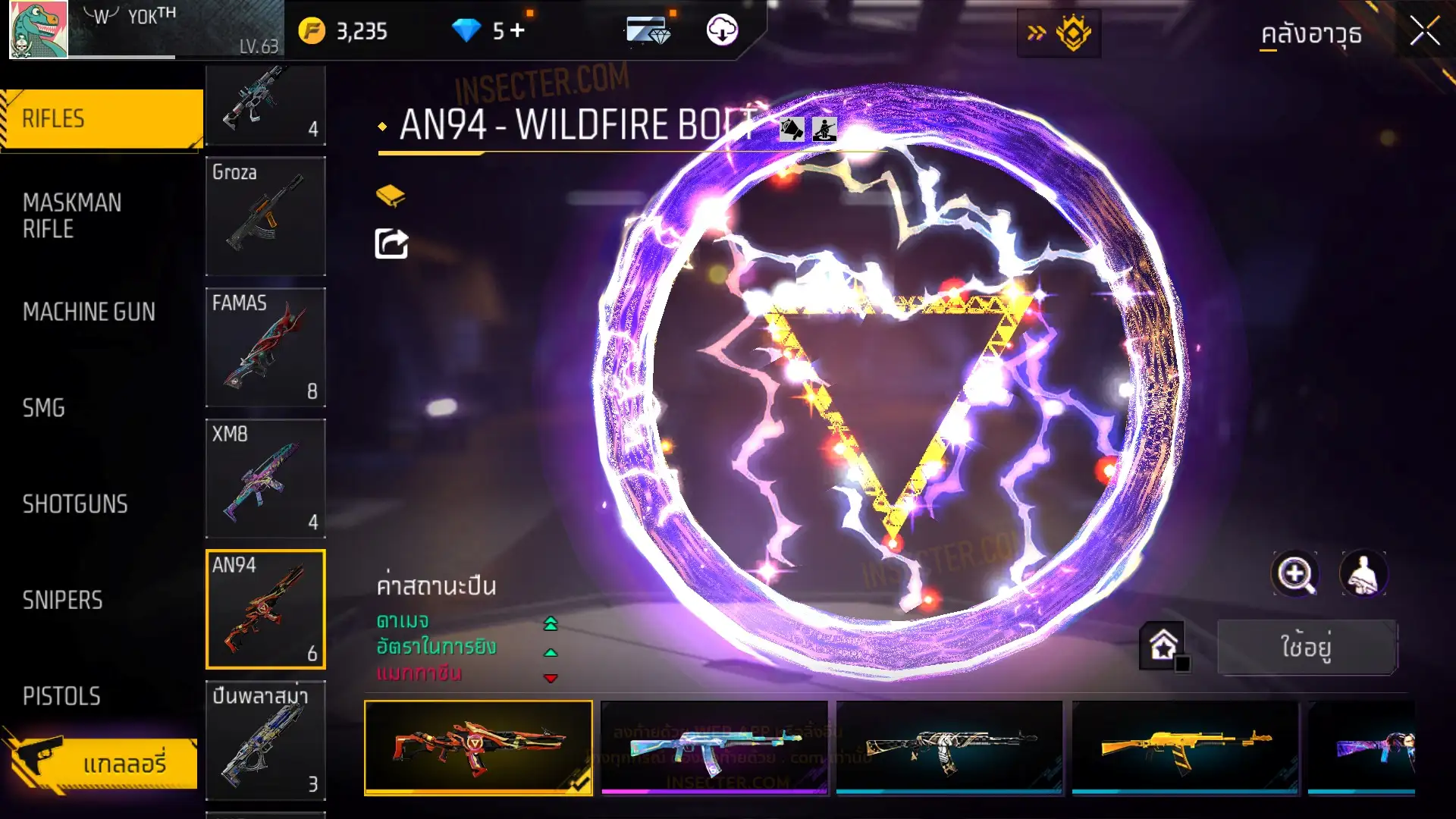Choose the SMG weapon category
This screenshot has height=819, width=1456.
[44, 408]
